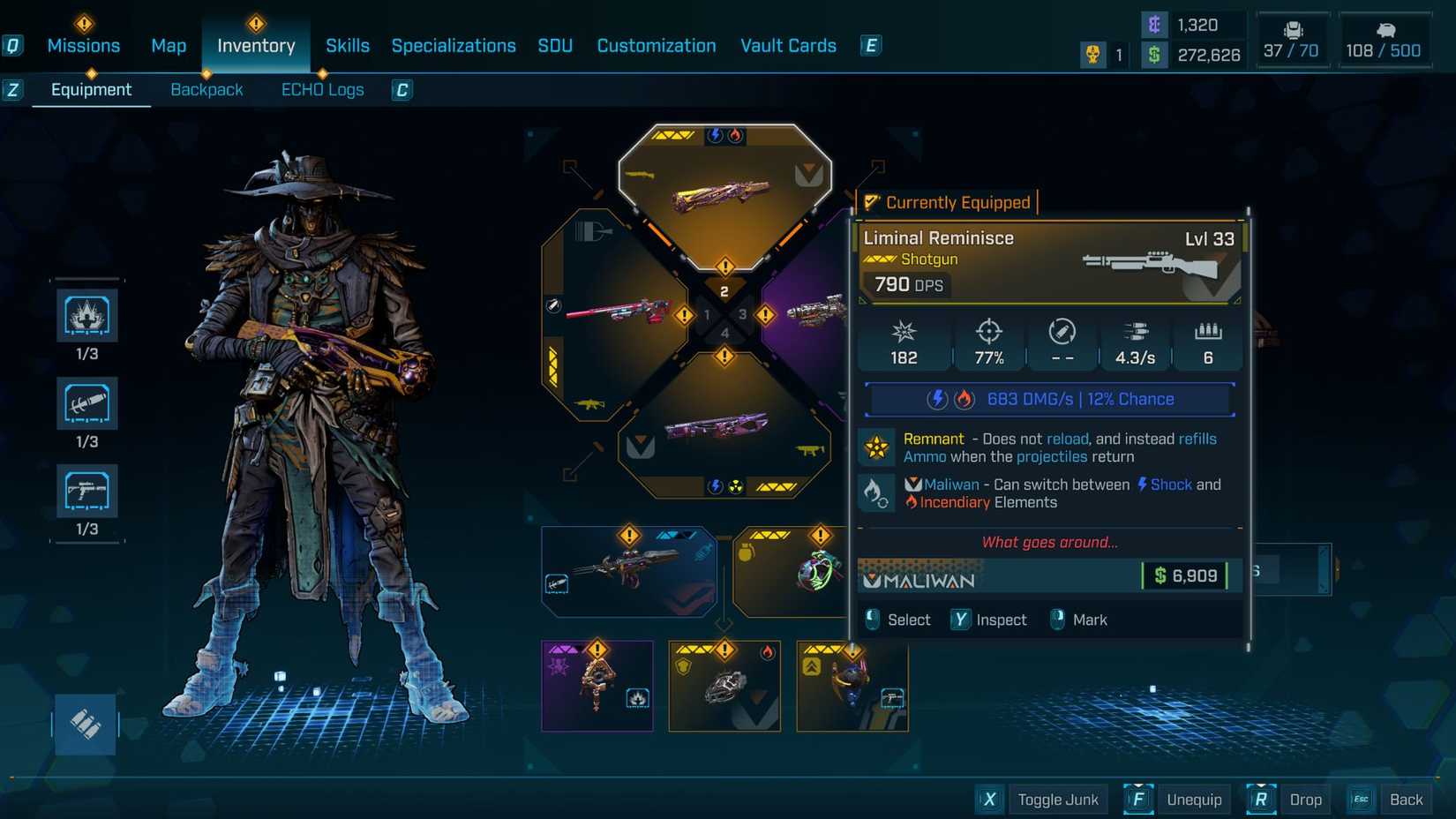Viewport: 1456px width, 819px height.
Task: Select the repkit syringe slot icon
Action: tap(86, 403)
